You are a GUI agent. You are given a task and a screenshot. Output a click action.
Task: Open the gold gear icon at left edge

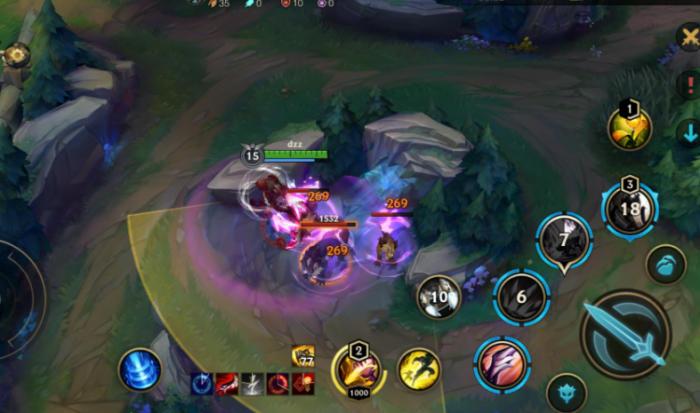[x=17, y=56]
